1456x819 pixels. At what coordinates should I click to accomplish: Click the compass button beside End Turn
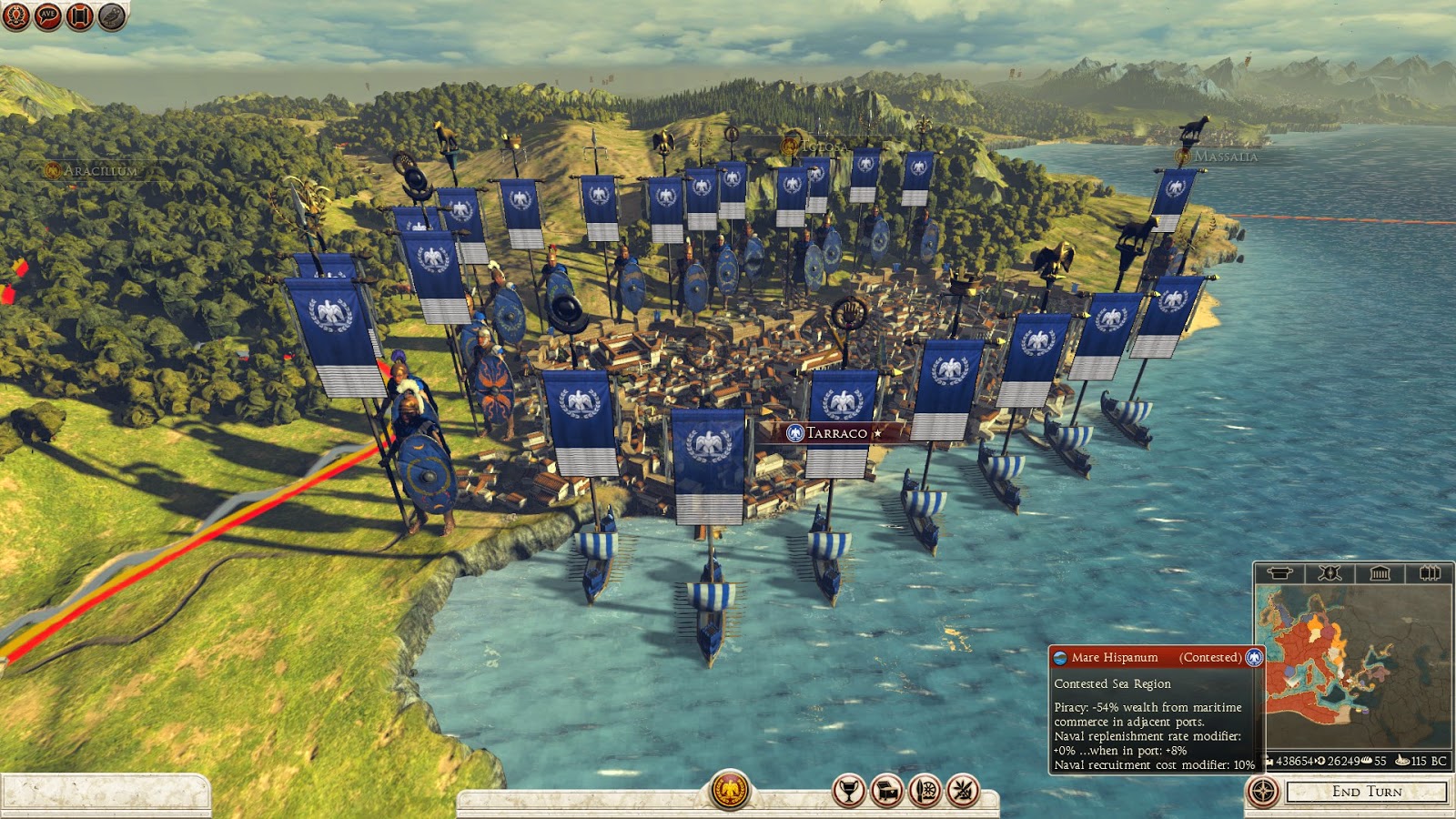pos(1263,792)
